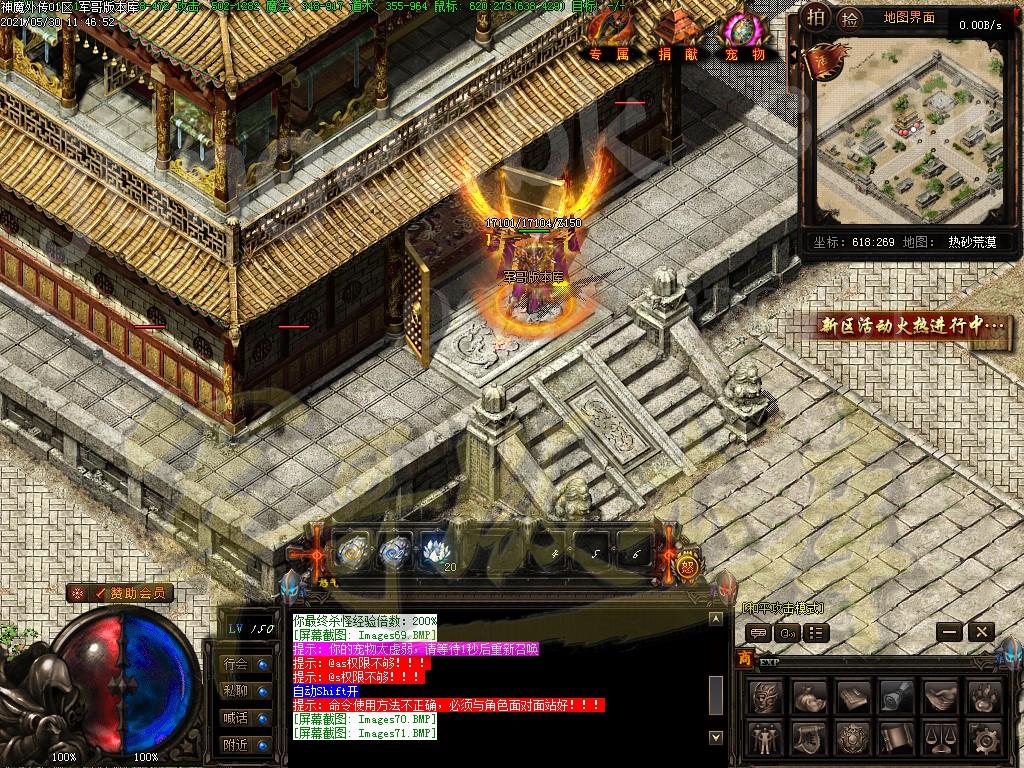
Task: Toggle the 附近 nearby chat channel
Action: coord(245,744)
